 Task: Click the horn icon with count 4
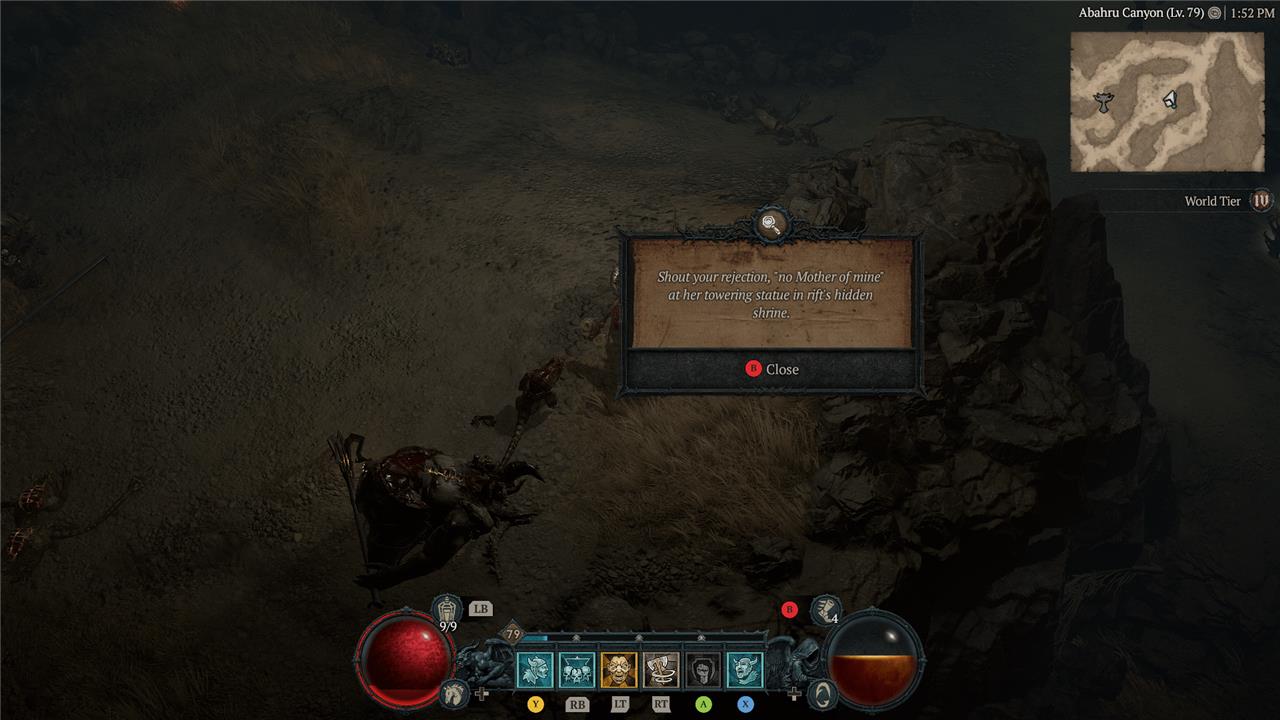coord(825,608)
